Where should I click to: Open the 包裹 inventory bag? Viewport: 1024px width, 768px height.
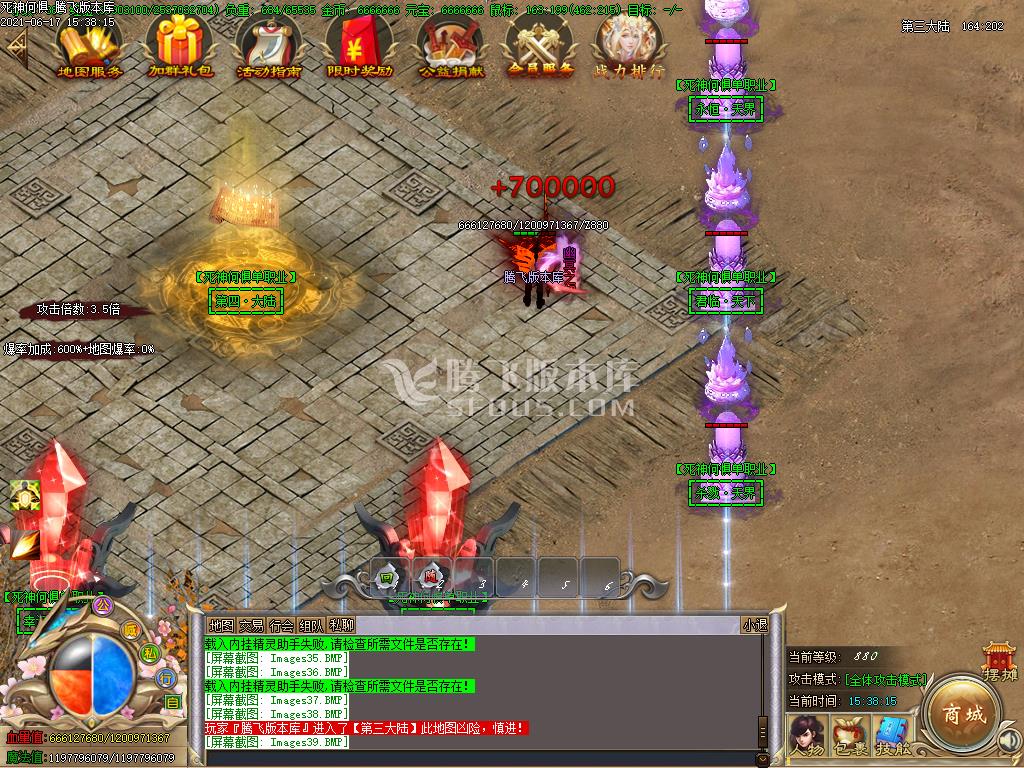coord(849,735)
